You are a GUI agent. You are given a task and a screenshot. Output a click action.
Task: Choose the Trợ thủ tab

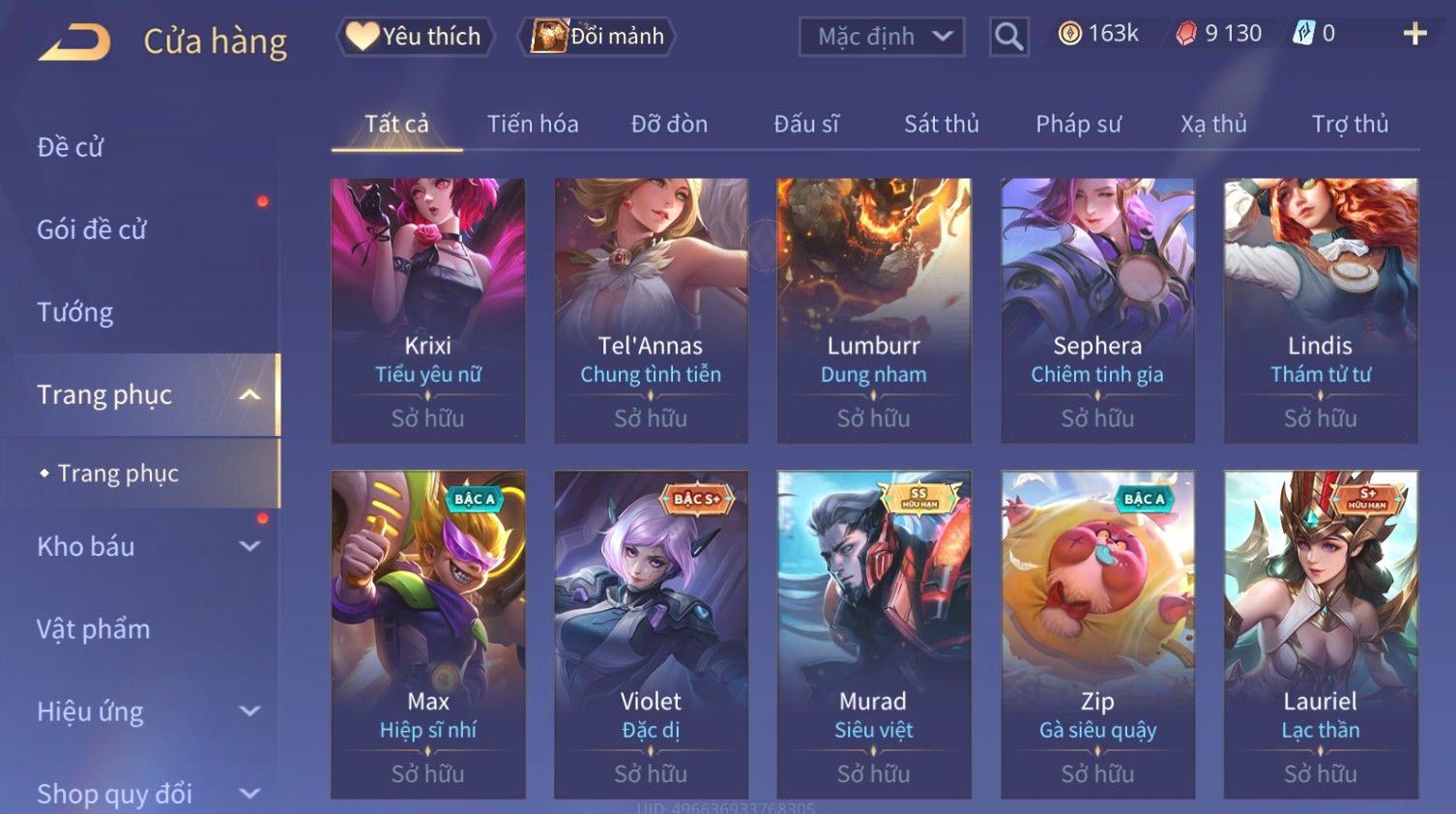pos(1350,124)
